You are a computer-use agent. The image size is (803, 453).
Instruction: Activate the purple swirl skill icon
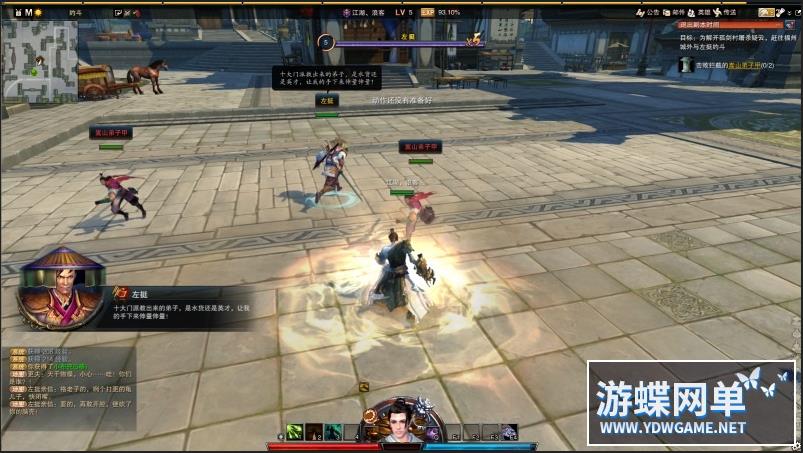pos(432,433)
